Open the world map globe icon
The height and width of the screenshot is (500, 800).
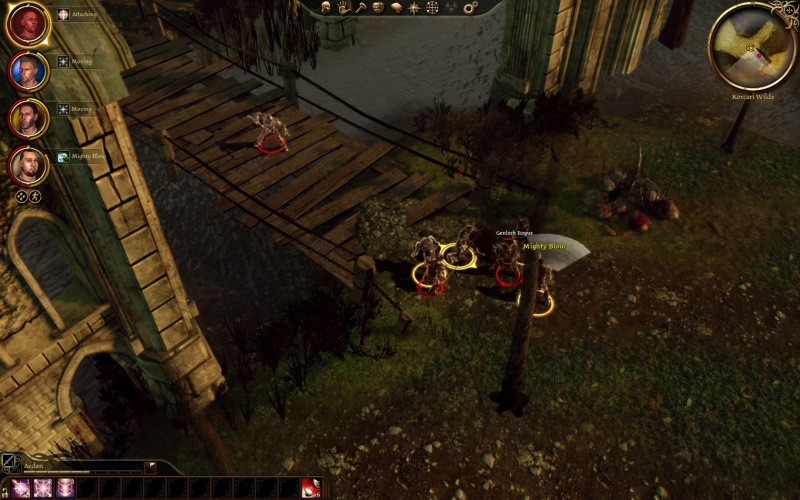[432, 7]
